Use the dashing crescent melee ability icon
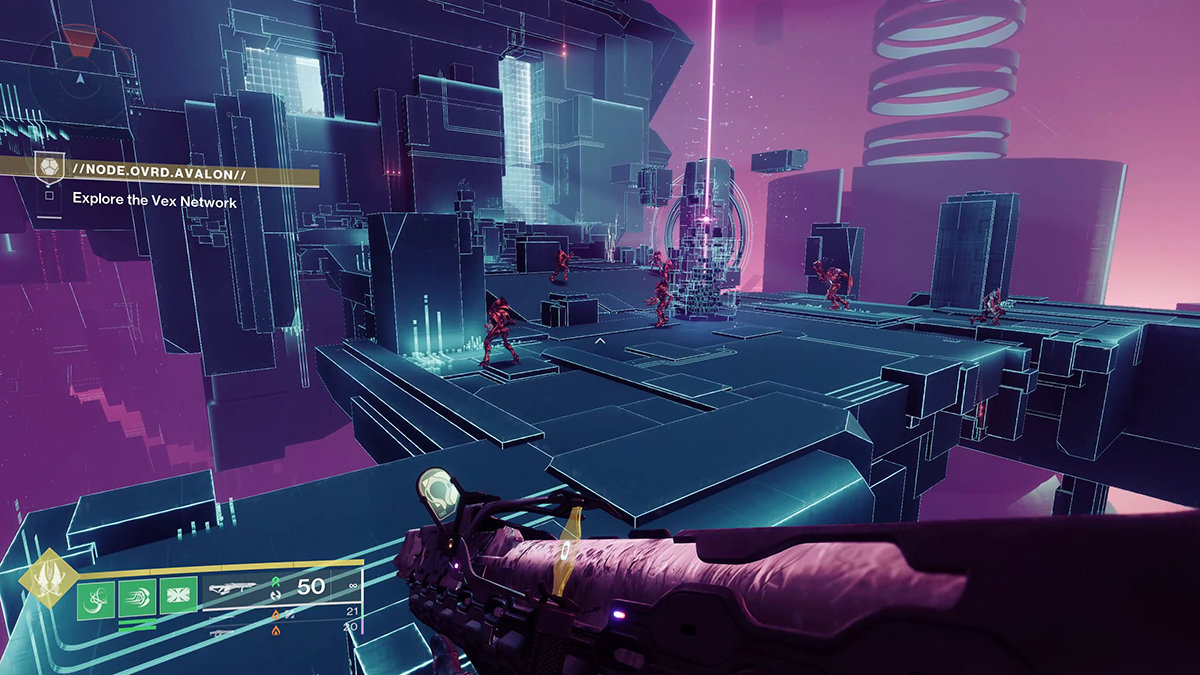1200x675 pixels. 137,598
